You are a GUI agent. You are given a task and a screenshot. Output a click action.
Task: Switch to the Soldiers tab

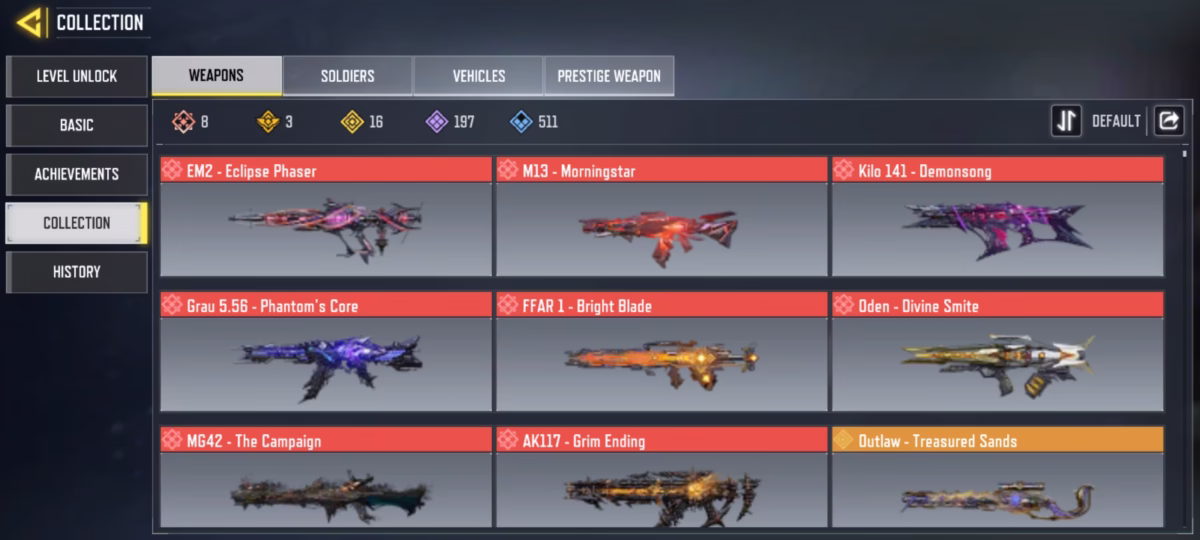coord(347,76)
